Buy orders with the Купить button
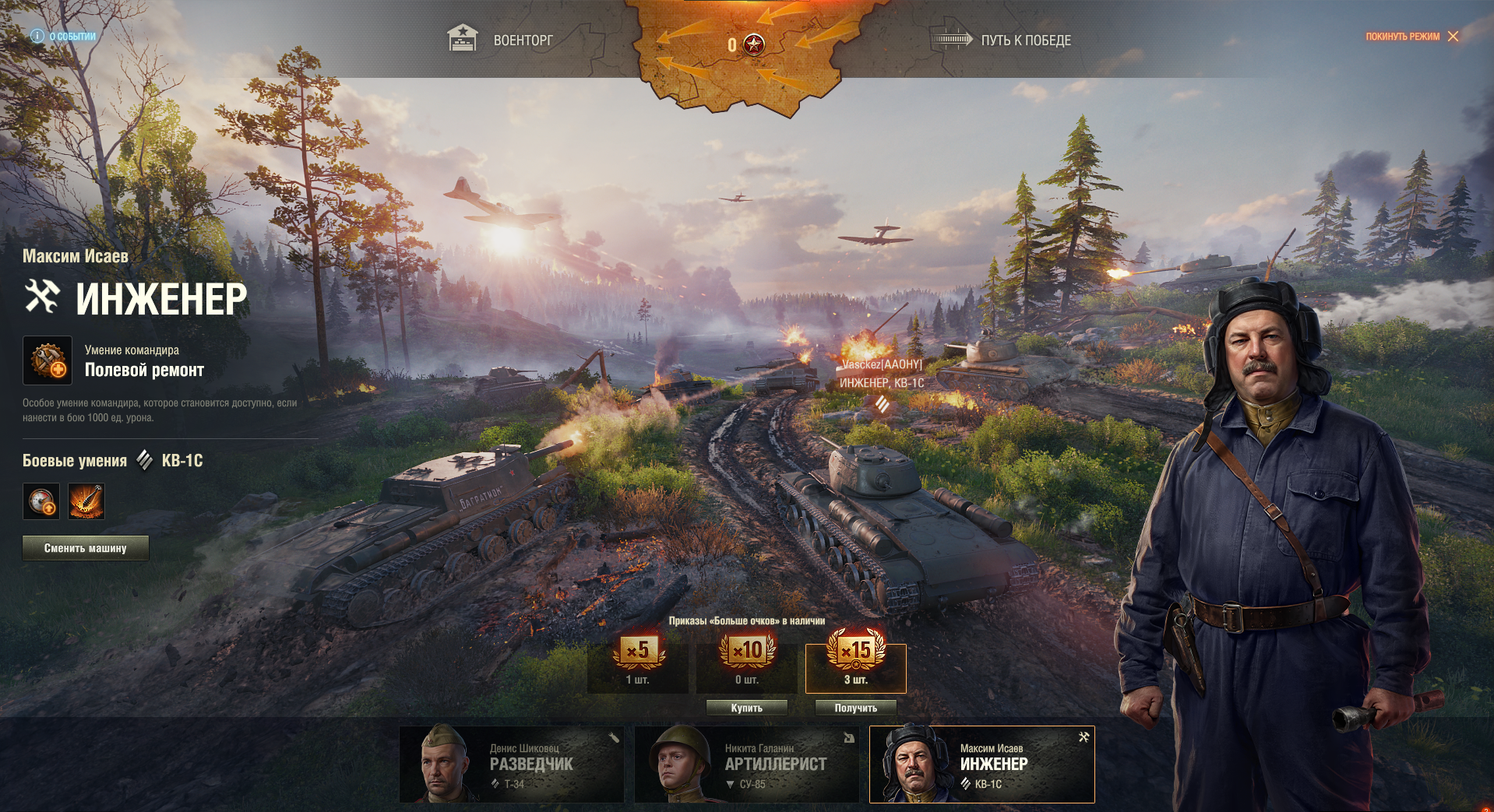 (x=747, y=708)
